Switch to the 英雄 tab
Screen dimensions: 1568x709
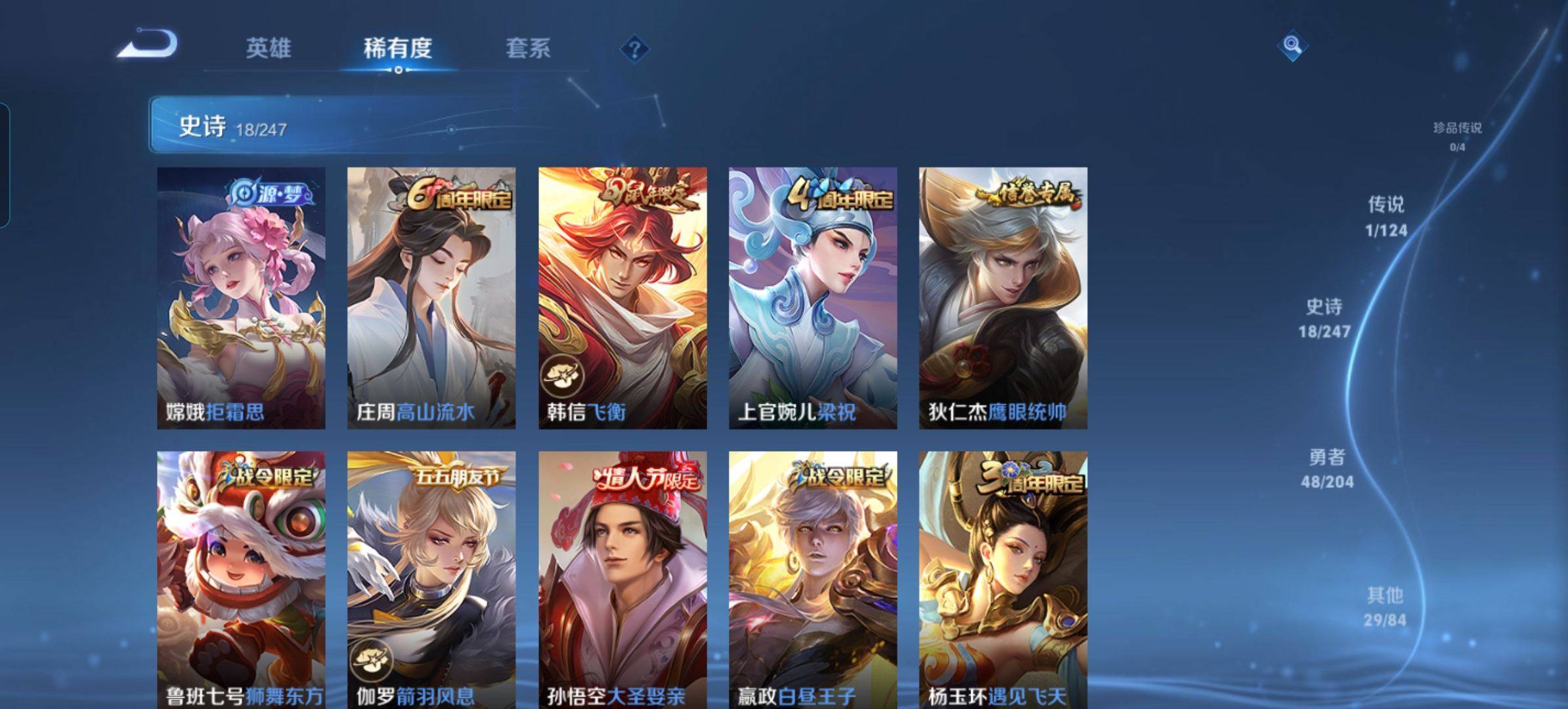pyautogui.click(x=268, y=49)
